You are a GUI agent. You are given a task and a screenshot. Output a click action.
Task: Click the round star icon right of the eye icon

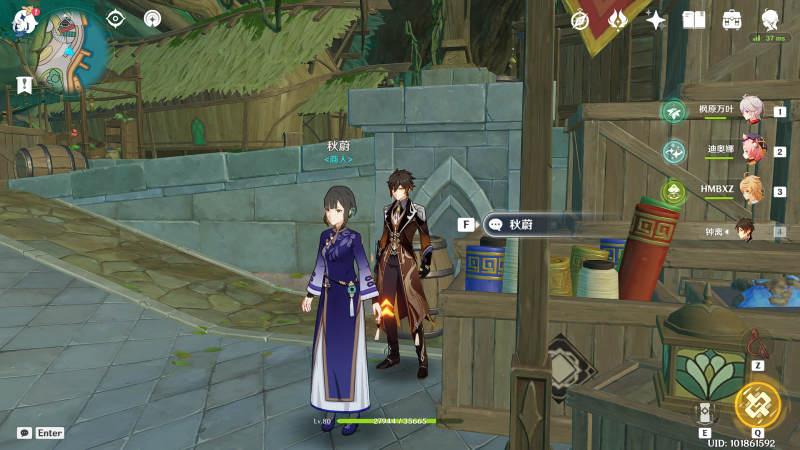152,18
